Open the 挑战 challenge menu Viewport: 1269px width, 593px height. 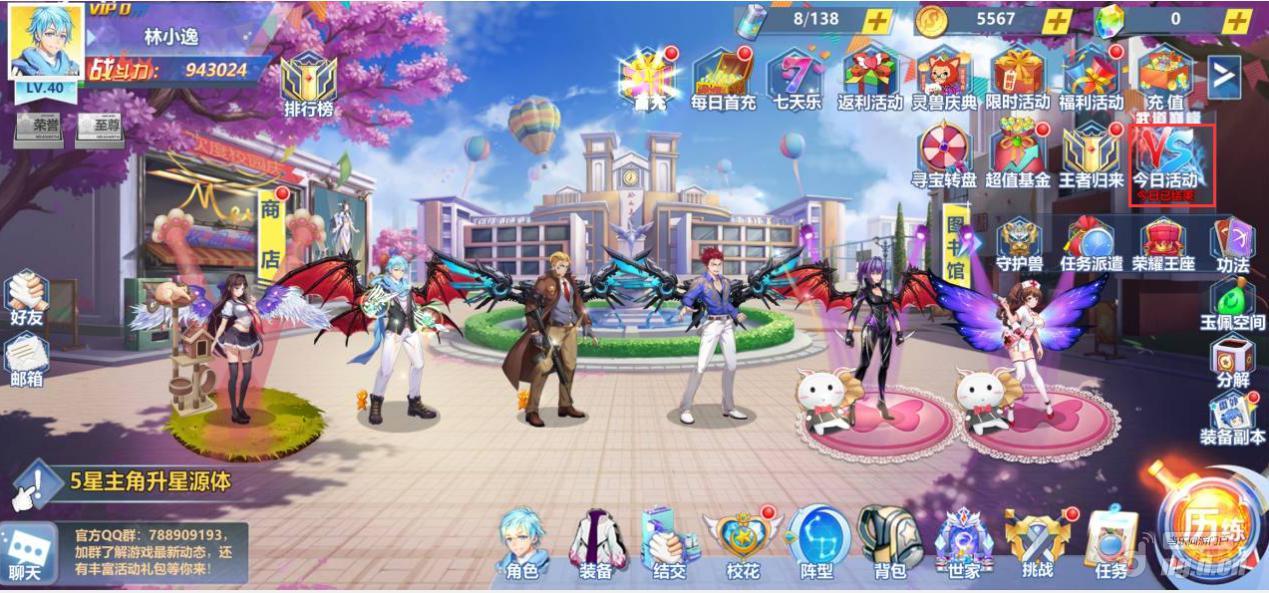coord(1037,545)
